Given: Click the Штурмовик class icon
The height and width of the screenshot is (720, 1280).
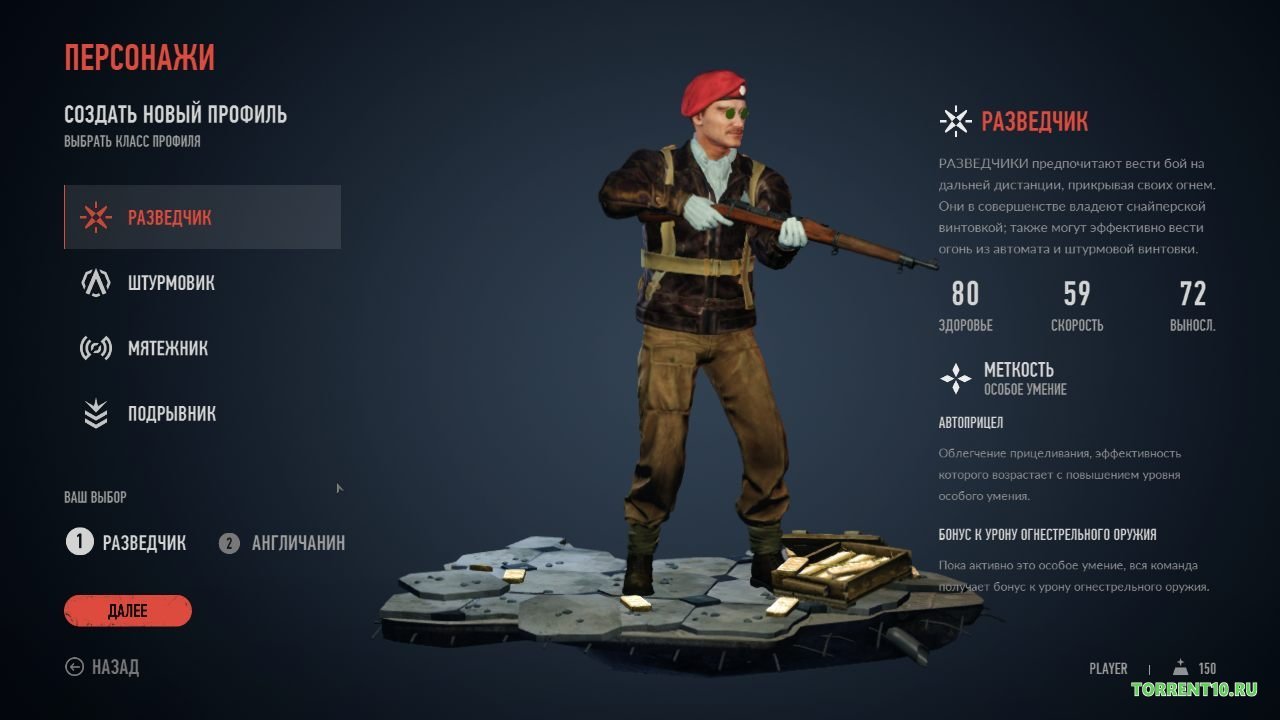Looking at the screenshot, I should pyautogui.click(x=95, y=282).
